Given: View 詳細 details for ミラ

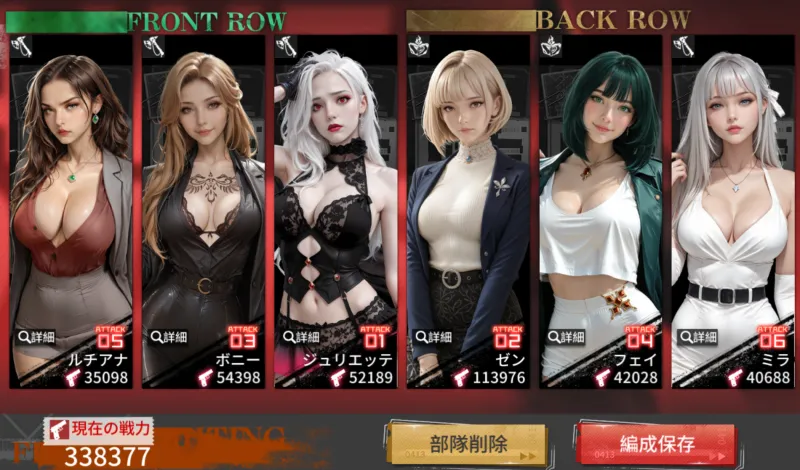Looking at the screenshot, I should (x=699, y=337).
